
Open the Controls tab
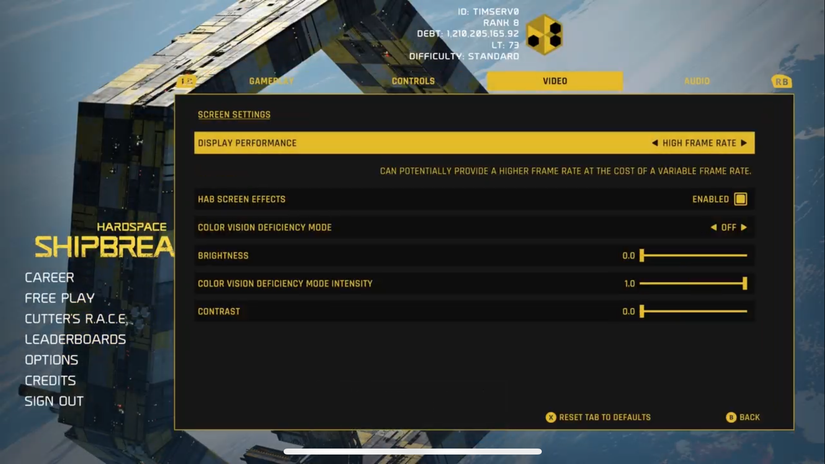point(413,81)
